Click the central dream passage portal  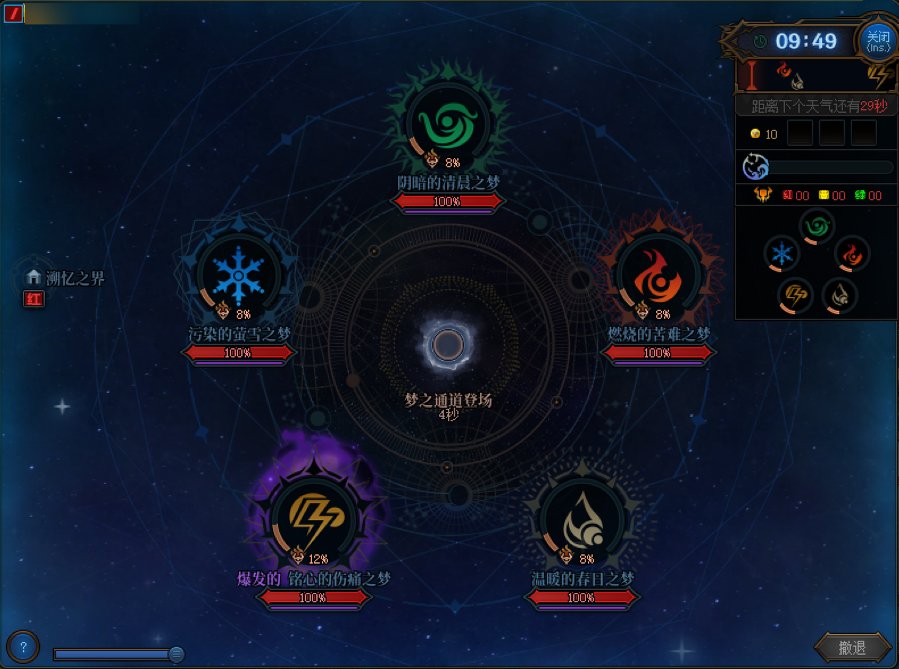pyautogui.click(x=448, y=346)
